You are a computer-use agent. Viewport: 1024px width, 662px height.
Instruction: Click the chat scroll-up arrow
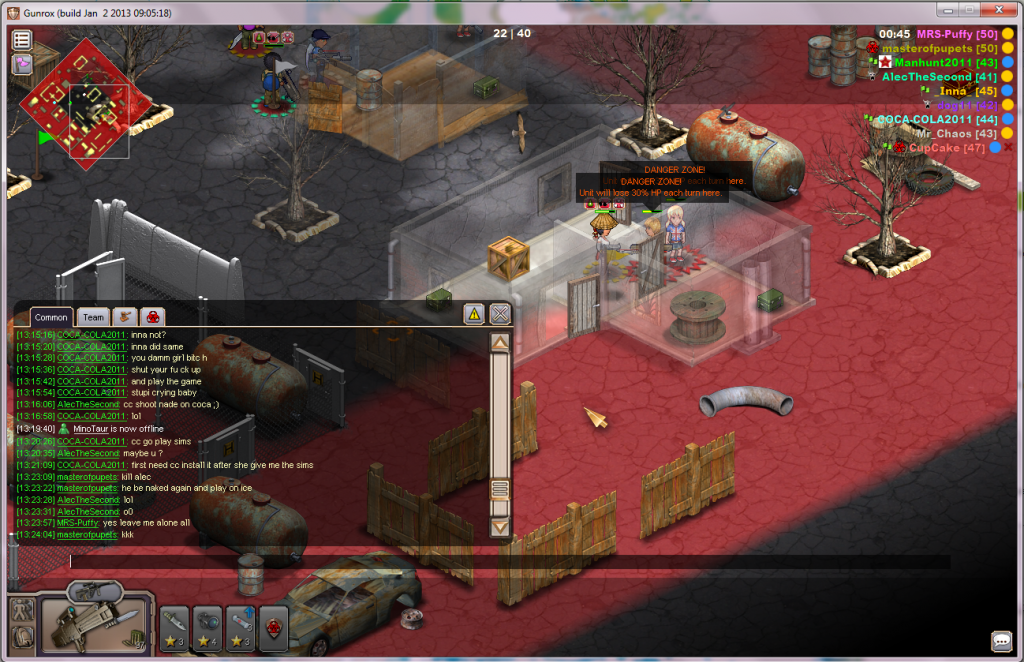(x=500, y=342)
